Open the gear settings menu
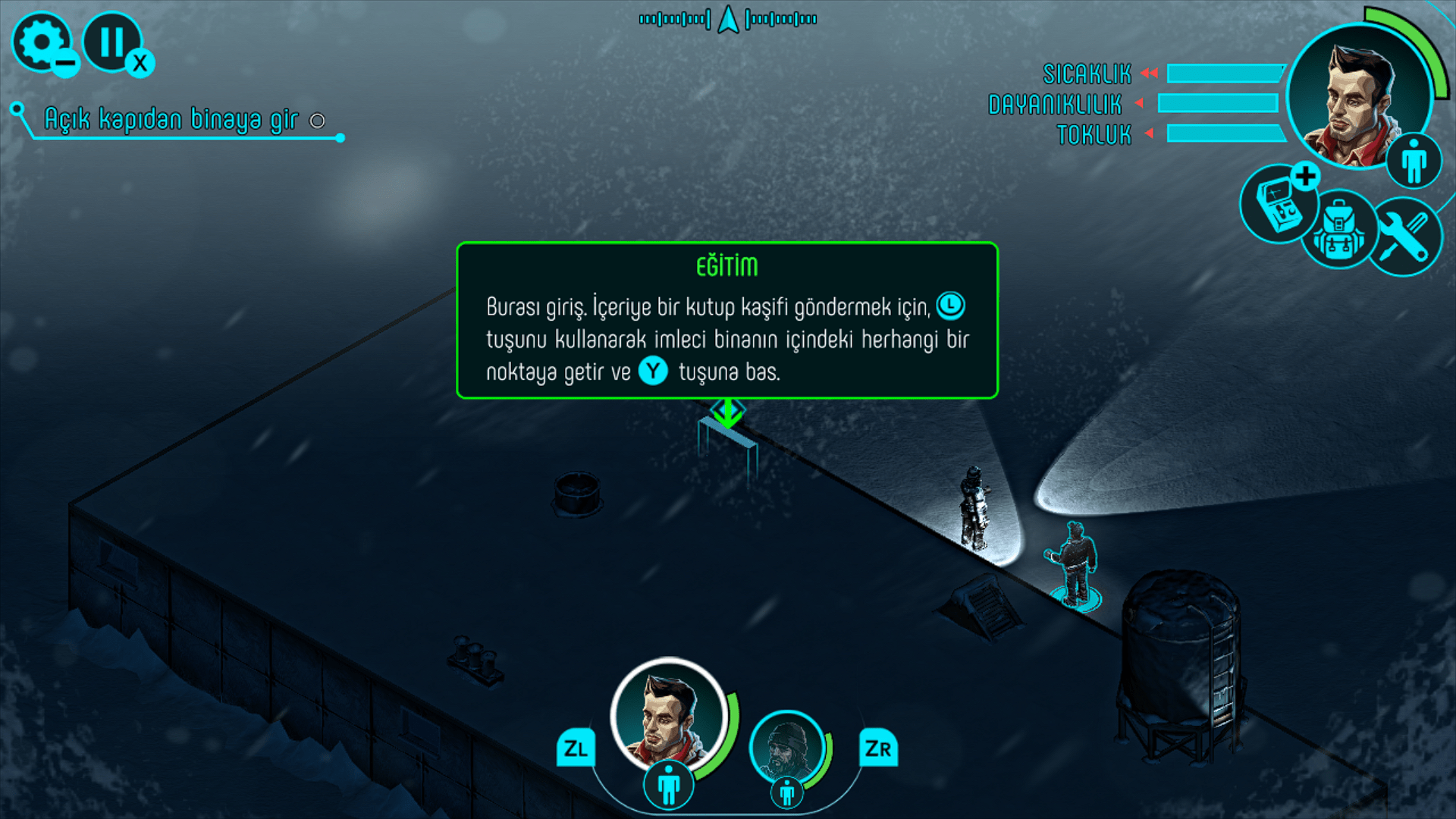 [41, 42]
